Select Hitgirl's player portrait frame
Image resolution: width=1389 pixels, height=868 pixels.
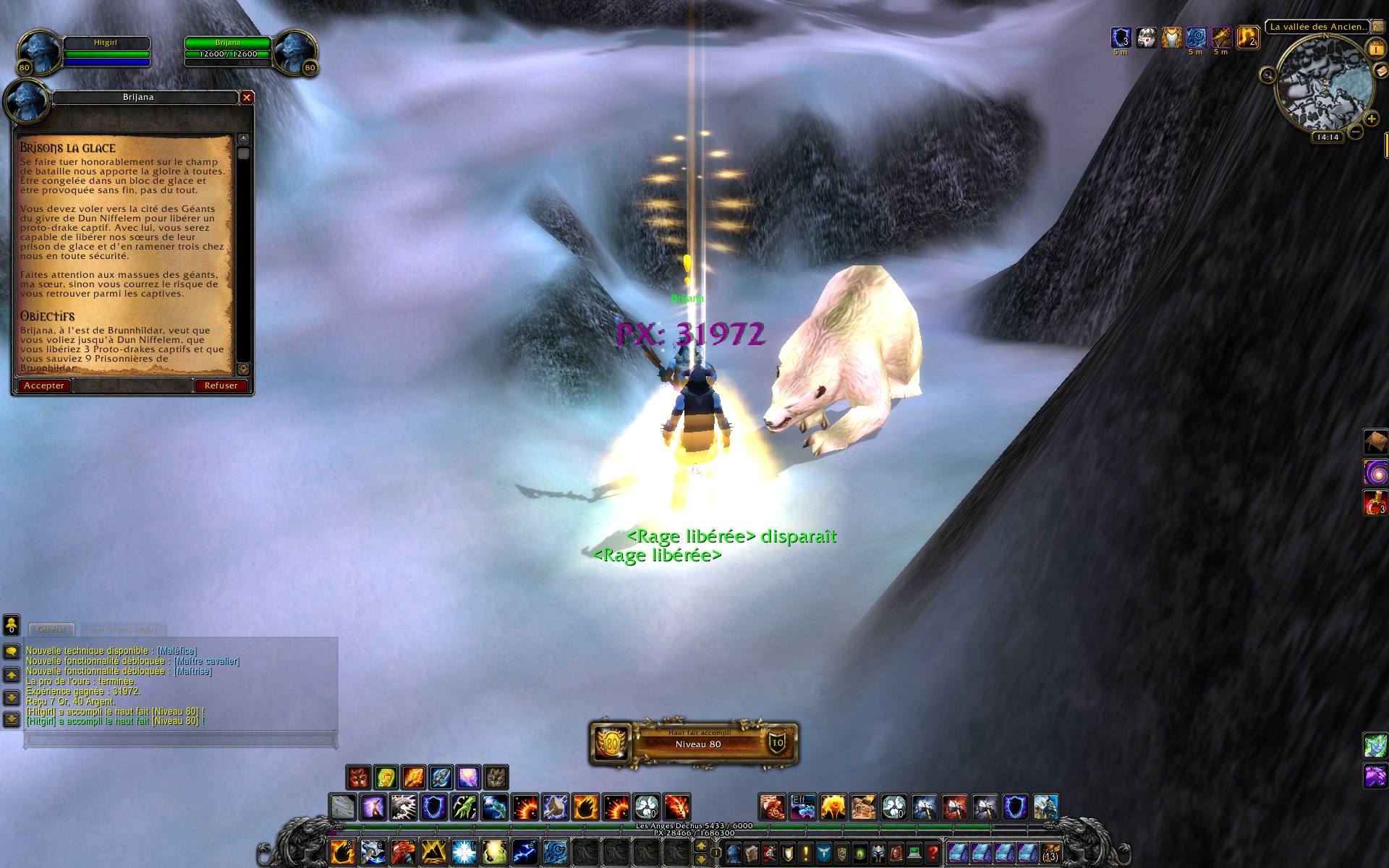point(38,51)
